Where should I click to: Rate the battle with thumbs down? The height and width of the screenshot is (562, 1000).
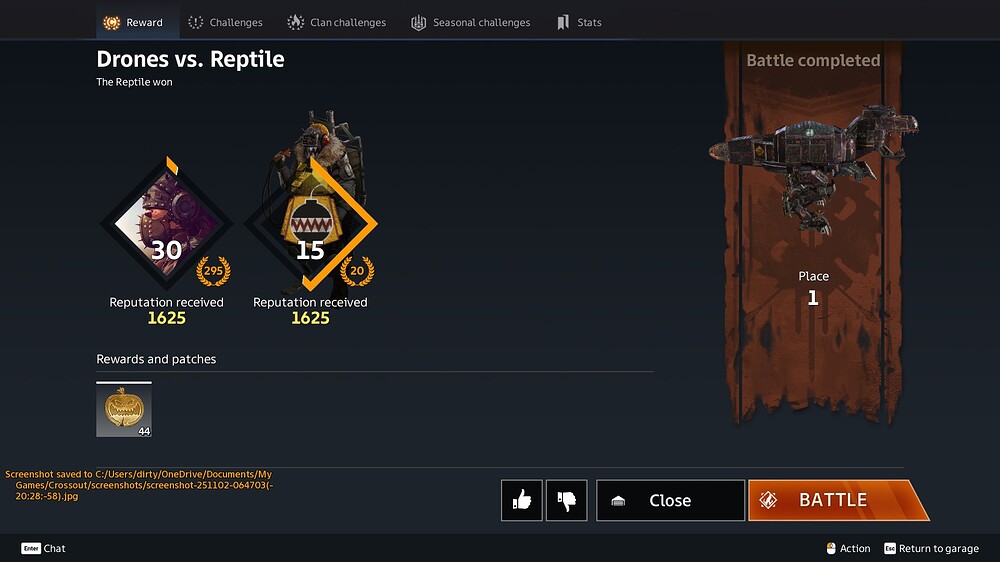tap(567, 500)
